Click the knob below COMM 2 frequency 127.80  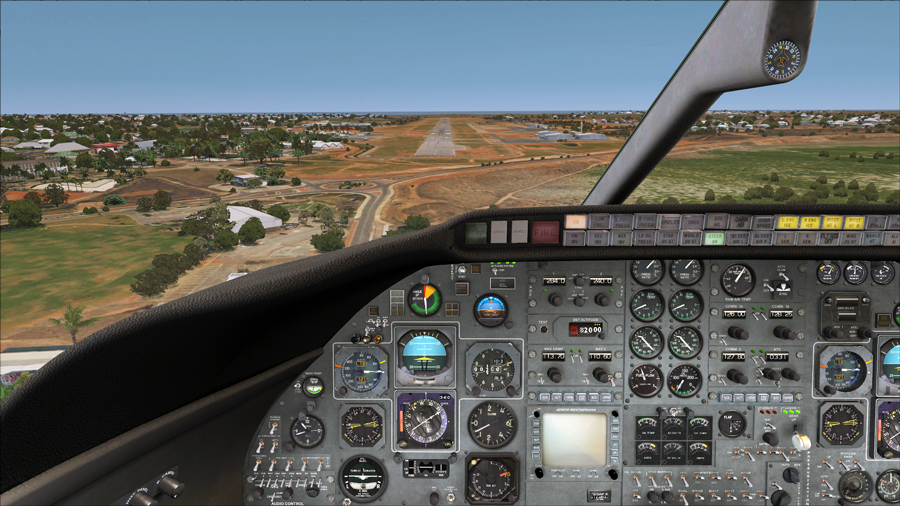(x=736, y=376)
